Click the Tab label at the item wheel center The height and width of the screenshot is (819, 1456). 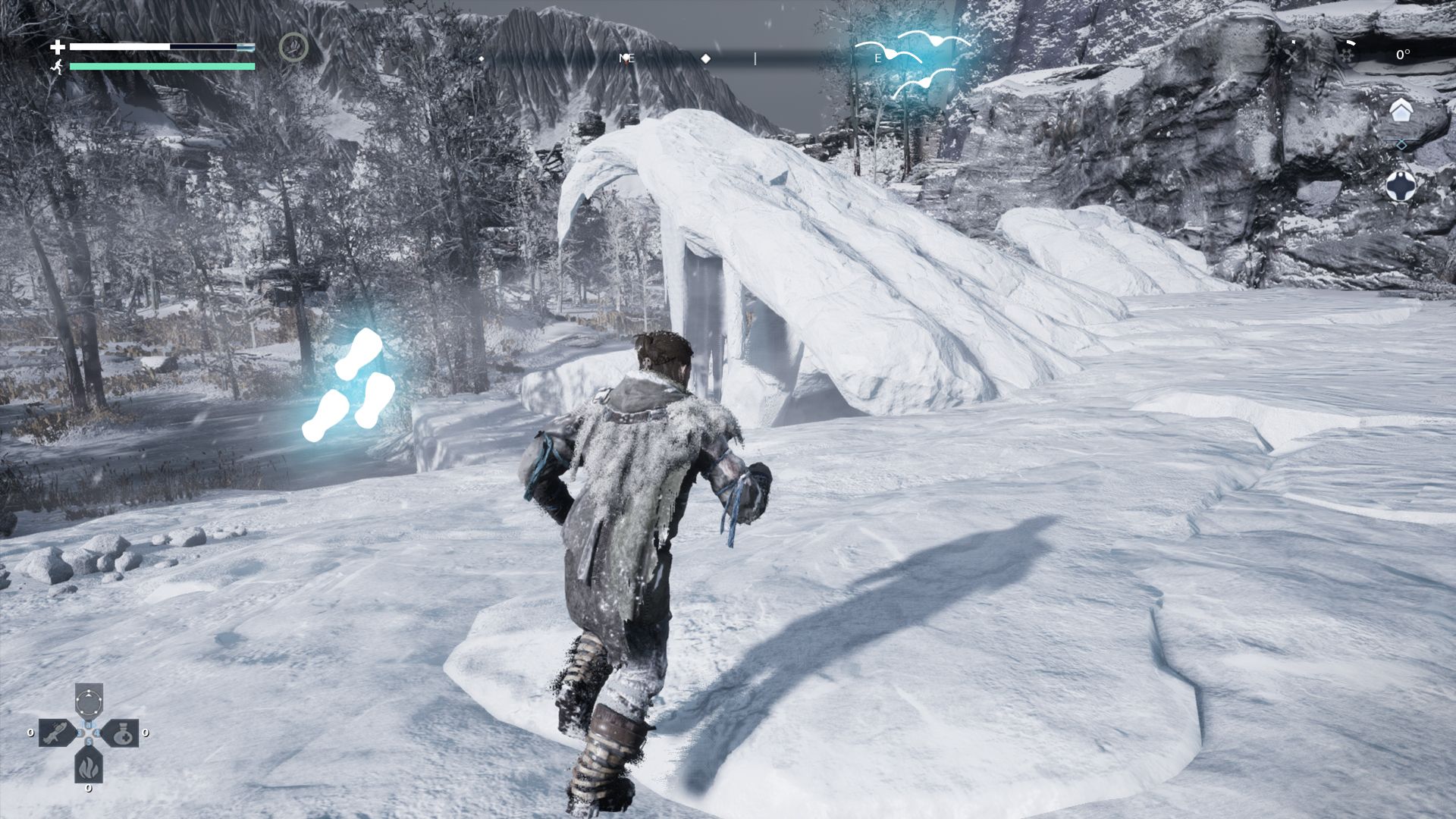pos(88,724)
